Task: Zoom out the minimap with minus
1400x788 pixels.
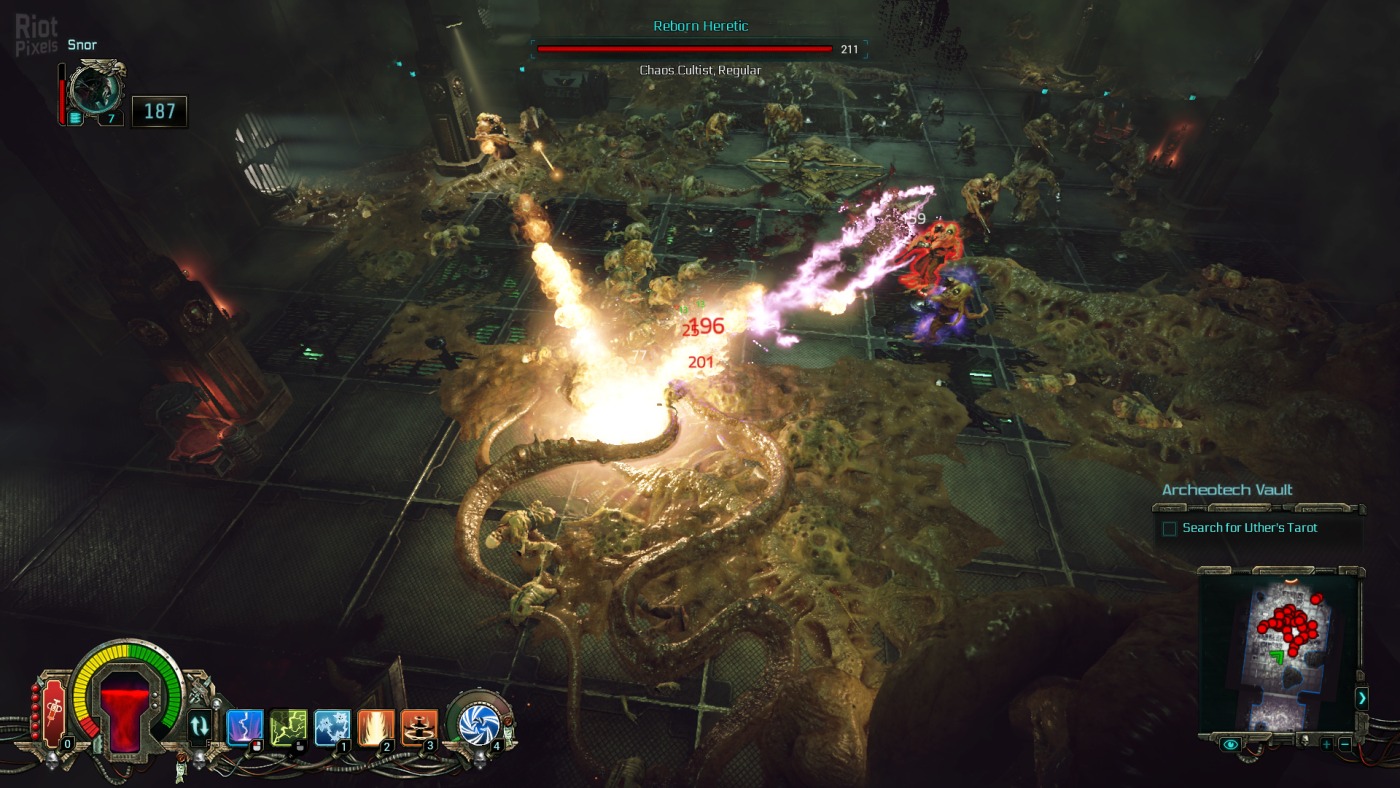Action: click(x=1345, y=744)
